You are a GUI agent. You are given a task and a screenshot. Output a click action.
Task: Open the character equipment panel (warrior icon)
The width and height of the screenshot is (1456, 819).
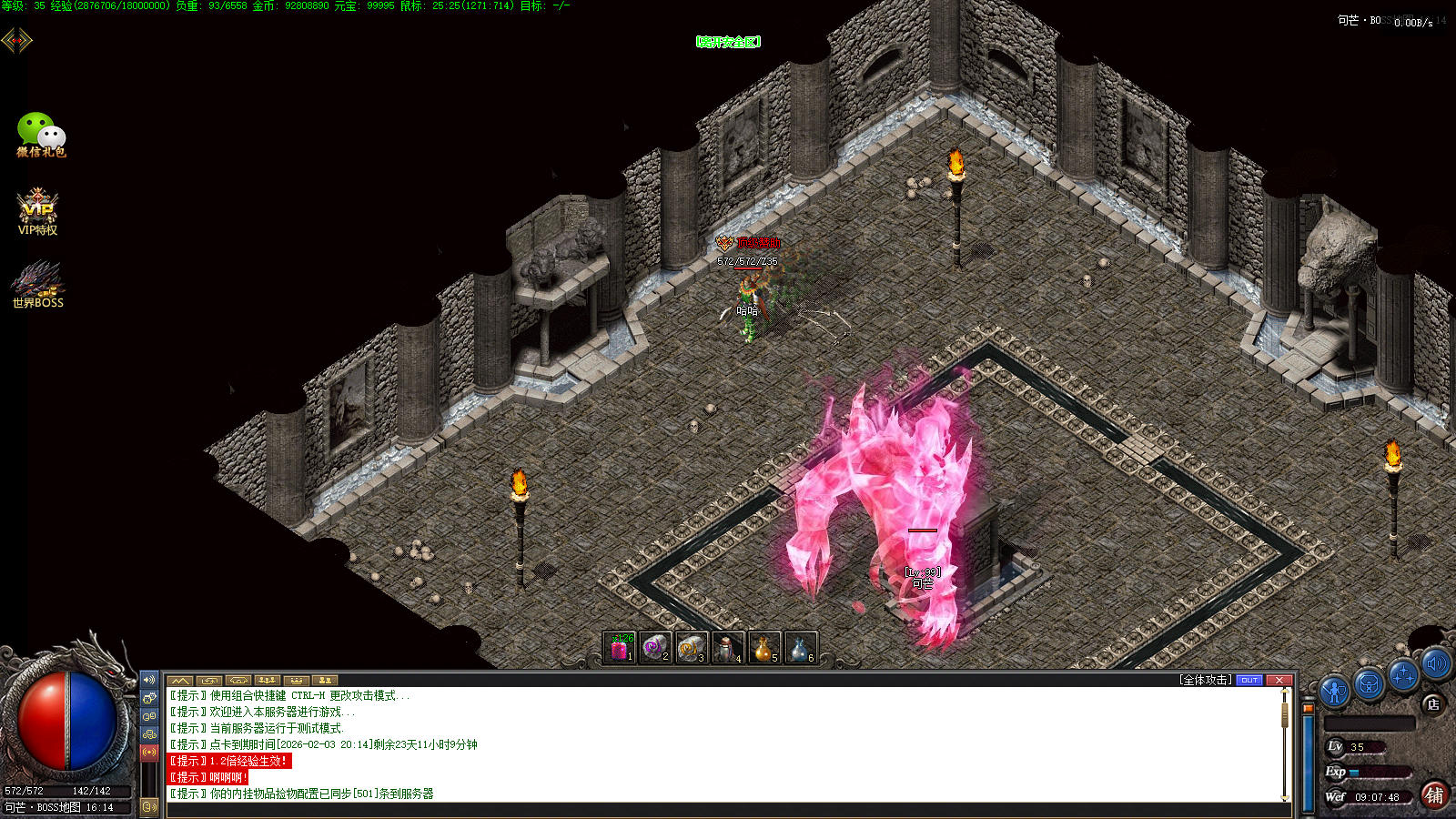coord(1334,692)
